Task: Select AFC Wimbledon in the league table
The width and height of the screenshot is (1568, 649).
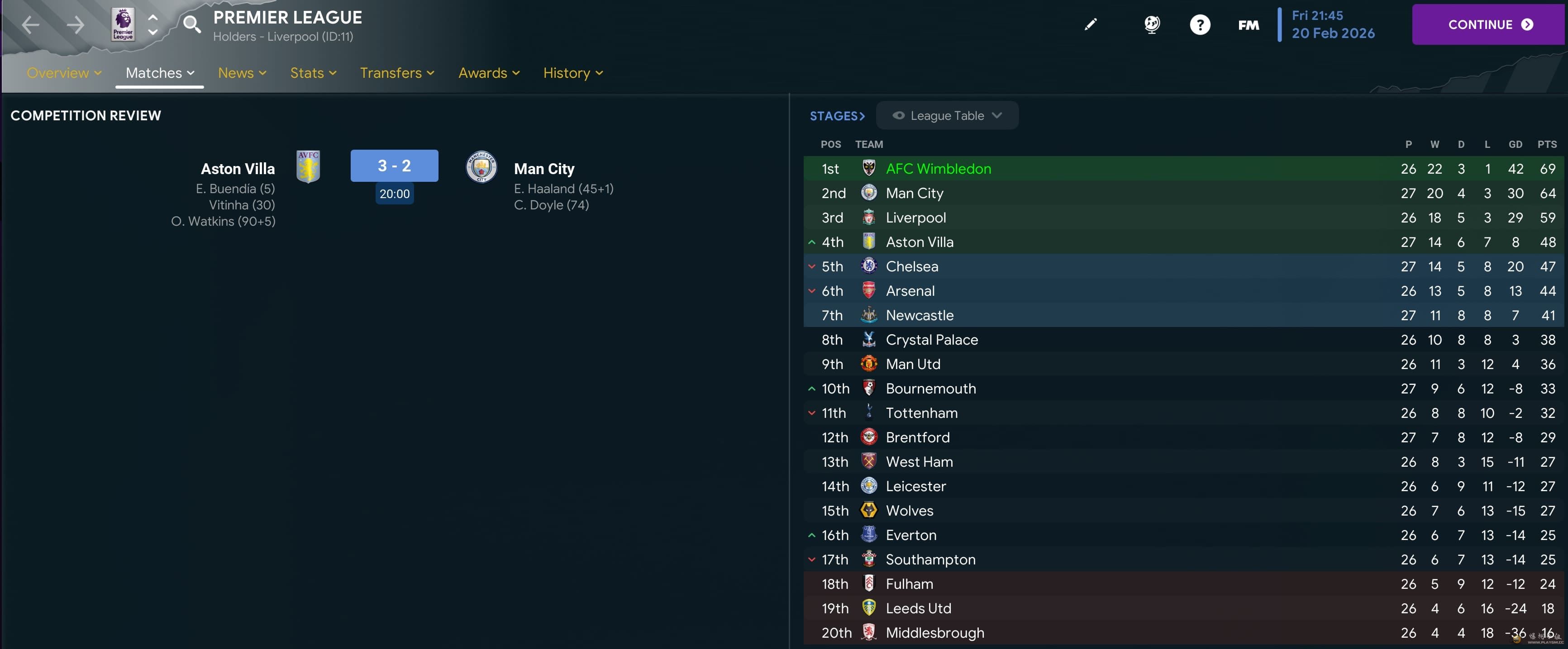Action: tap(938, 169)
